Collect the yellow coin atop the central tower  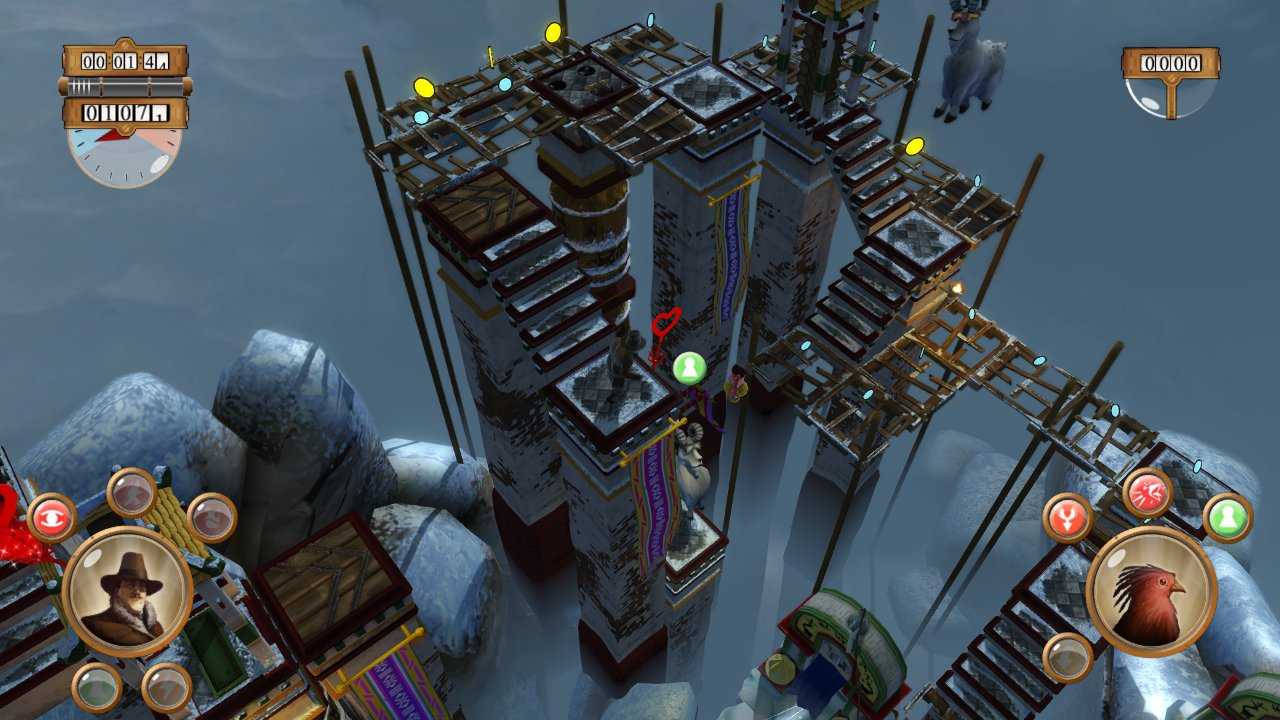click(x=552, y=35)
